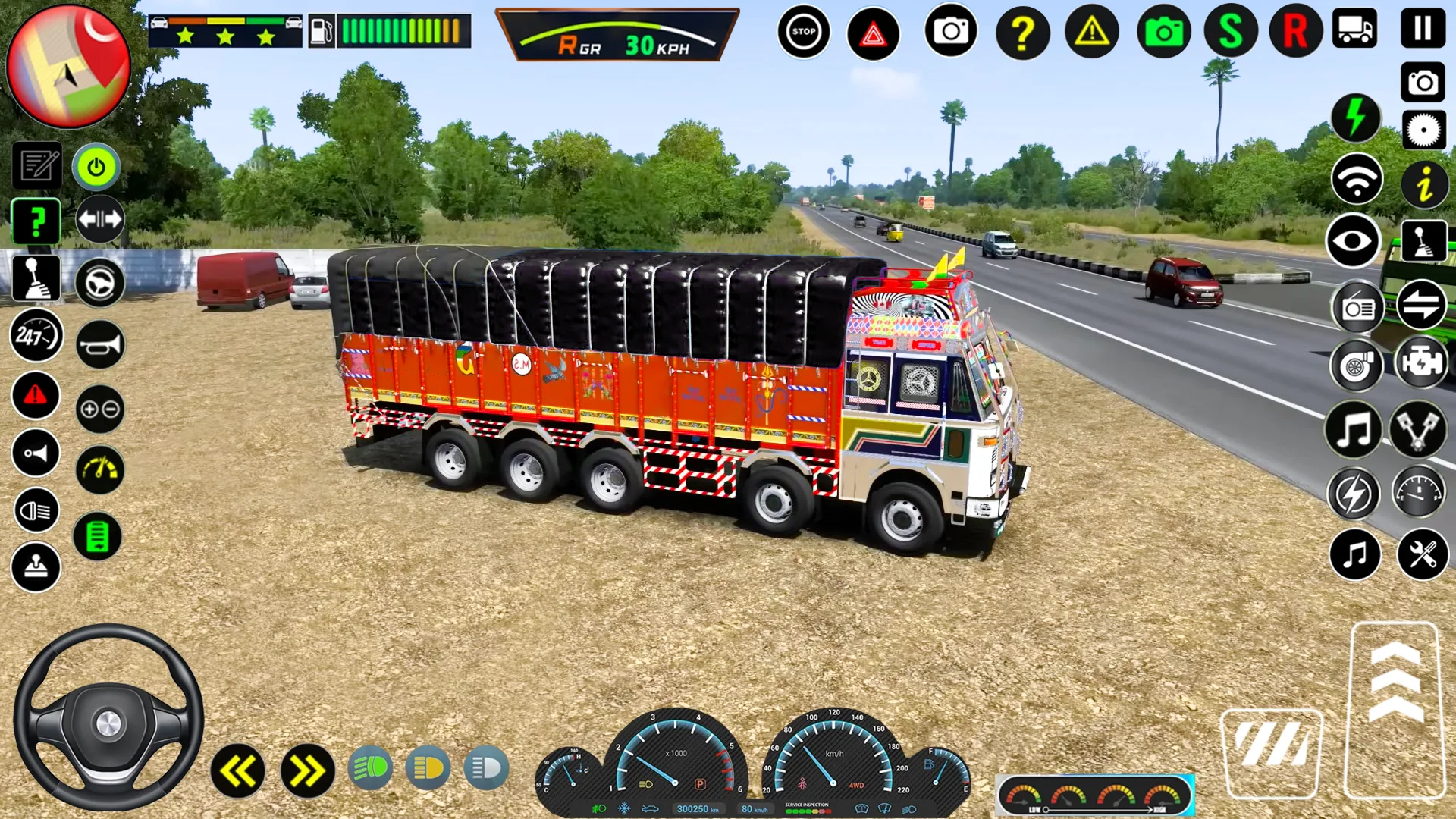Open help with the yellow question mark
Image resolution: width=1456 pixels, height=819 pixels.
1022,33
